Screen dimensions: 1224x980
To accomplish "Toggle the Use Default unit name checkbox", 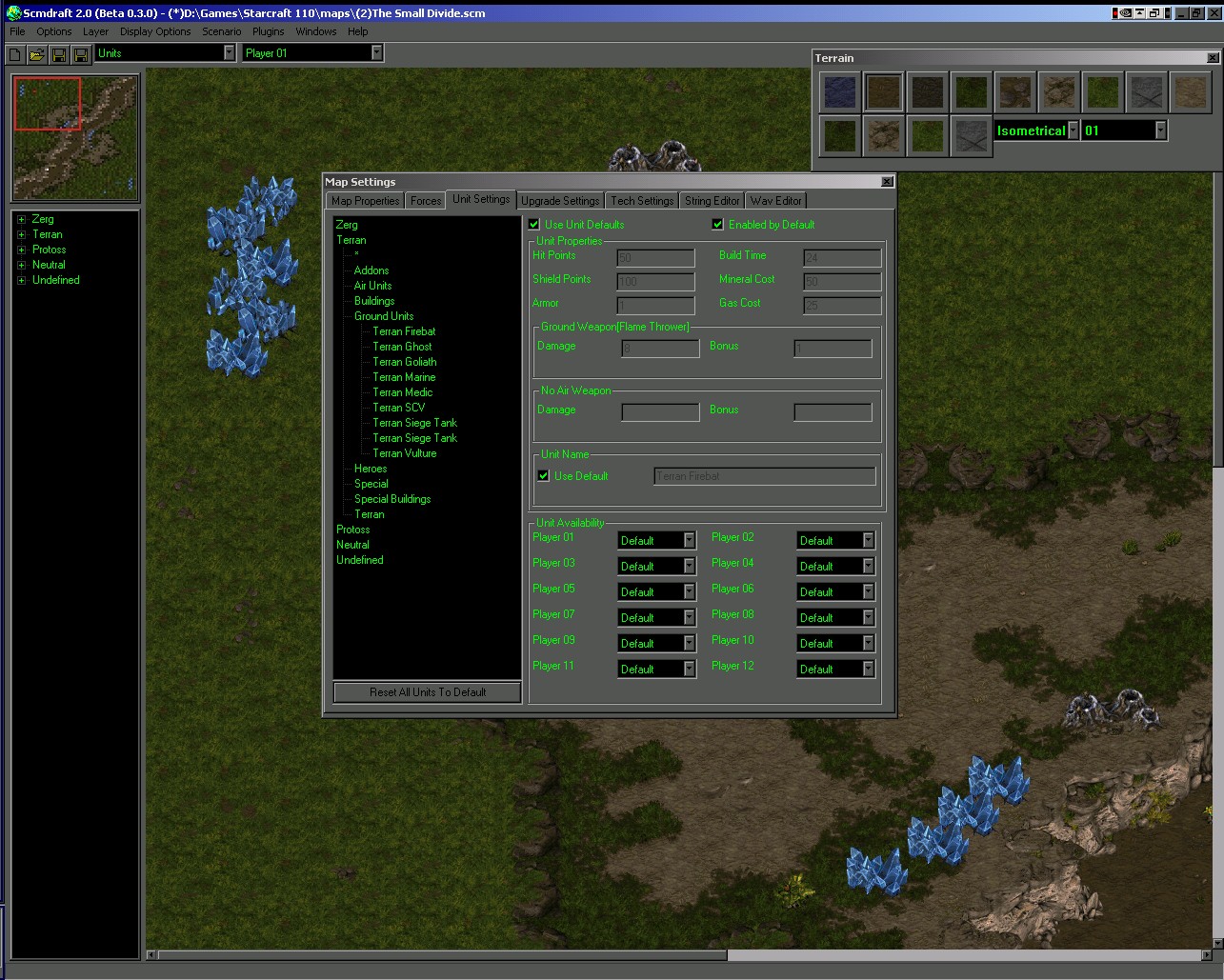I will (x=544, y=476).
